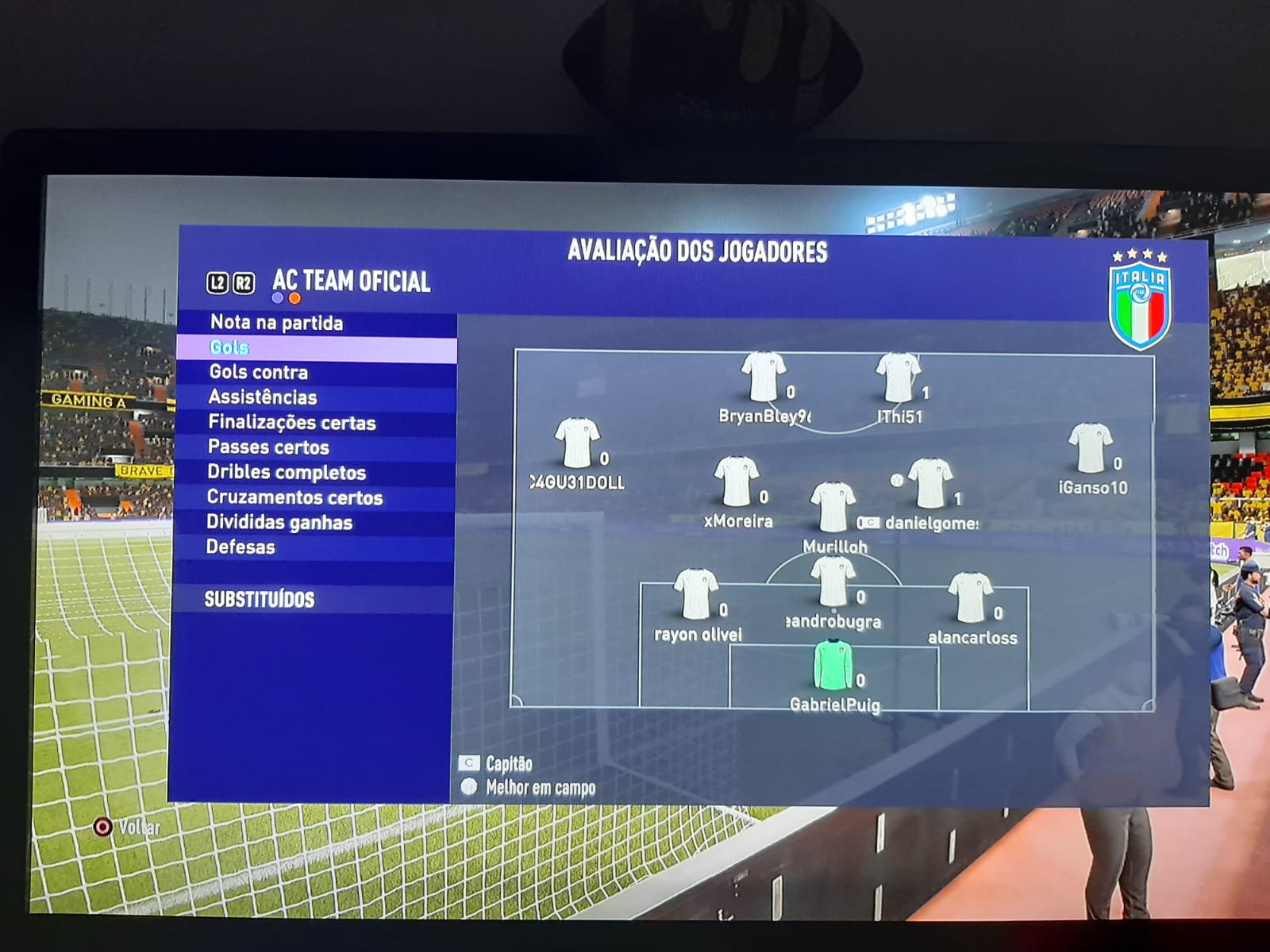Screen dimensions: 1270x952
Task: Select the Nota na partida stat
Action: [276, 323]
